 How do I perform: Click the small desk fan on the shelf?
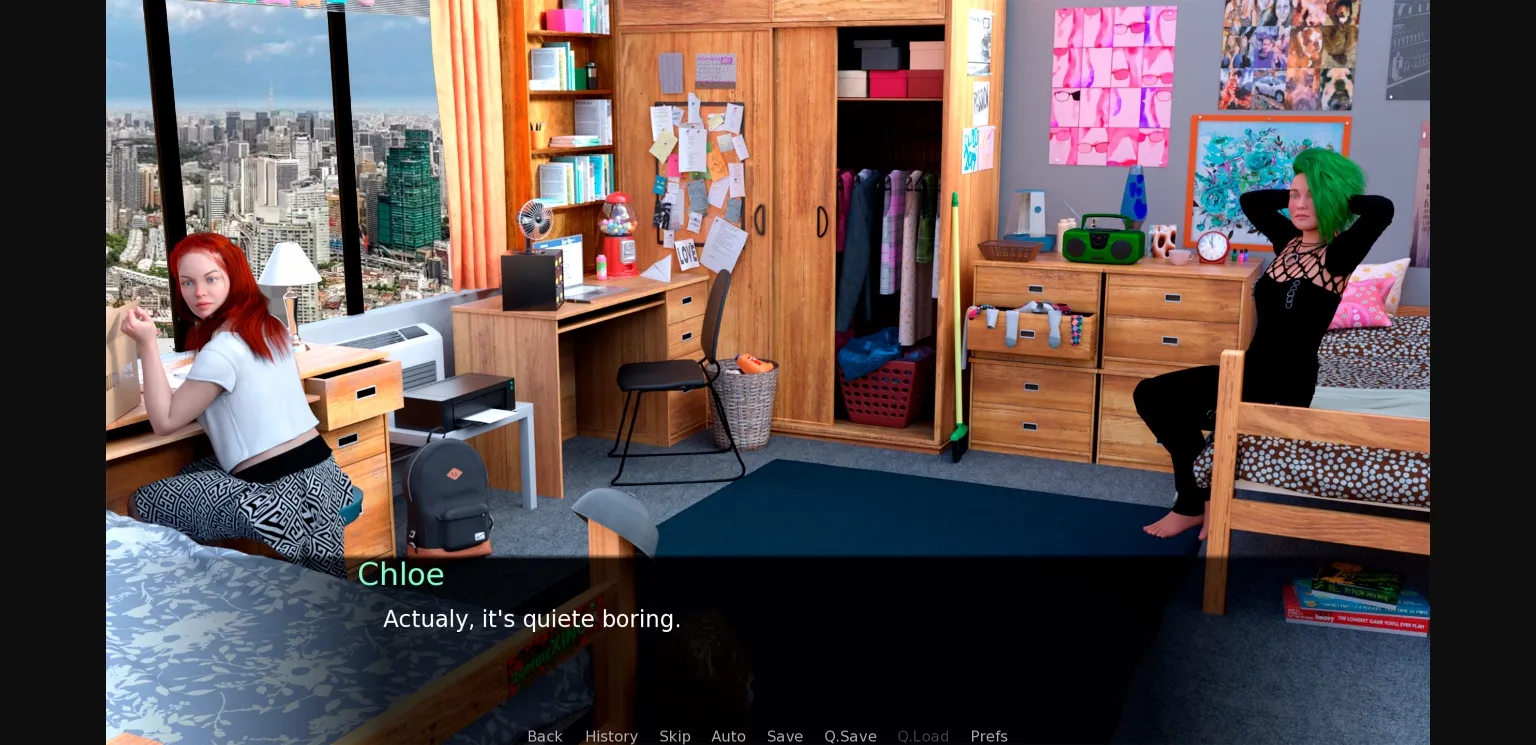pos(538,220)
